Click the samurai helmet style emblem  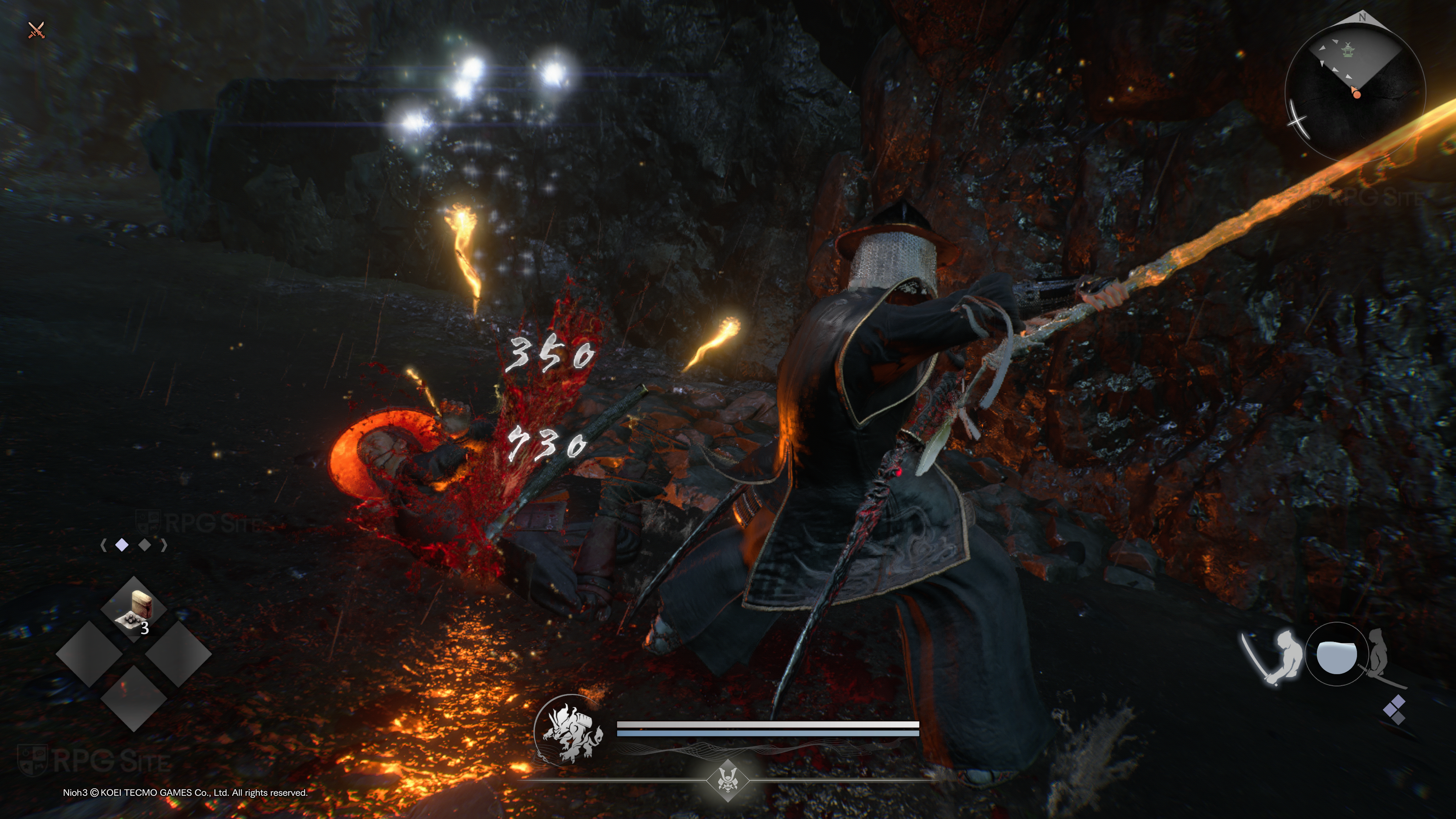tap(728, 781)
